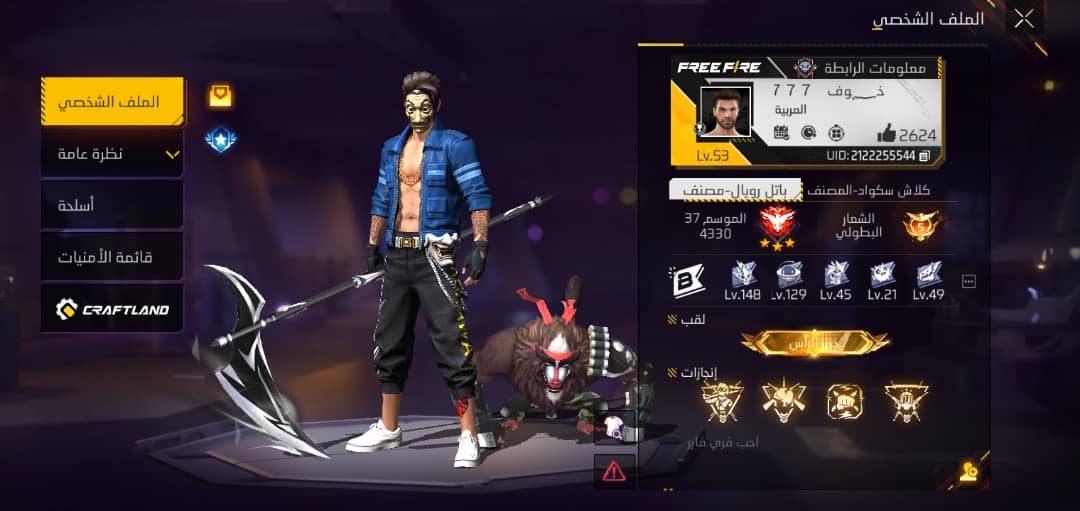1080x511 pixels.
Task: Click the B badge icon
Action: point(689,281)
